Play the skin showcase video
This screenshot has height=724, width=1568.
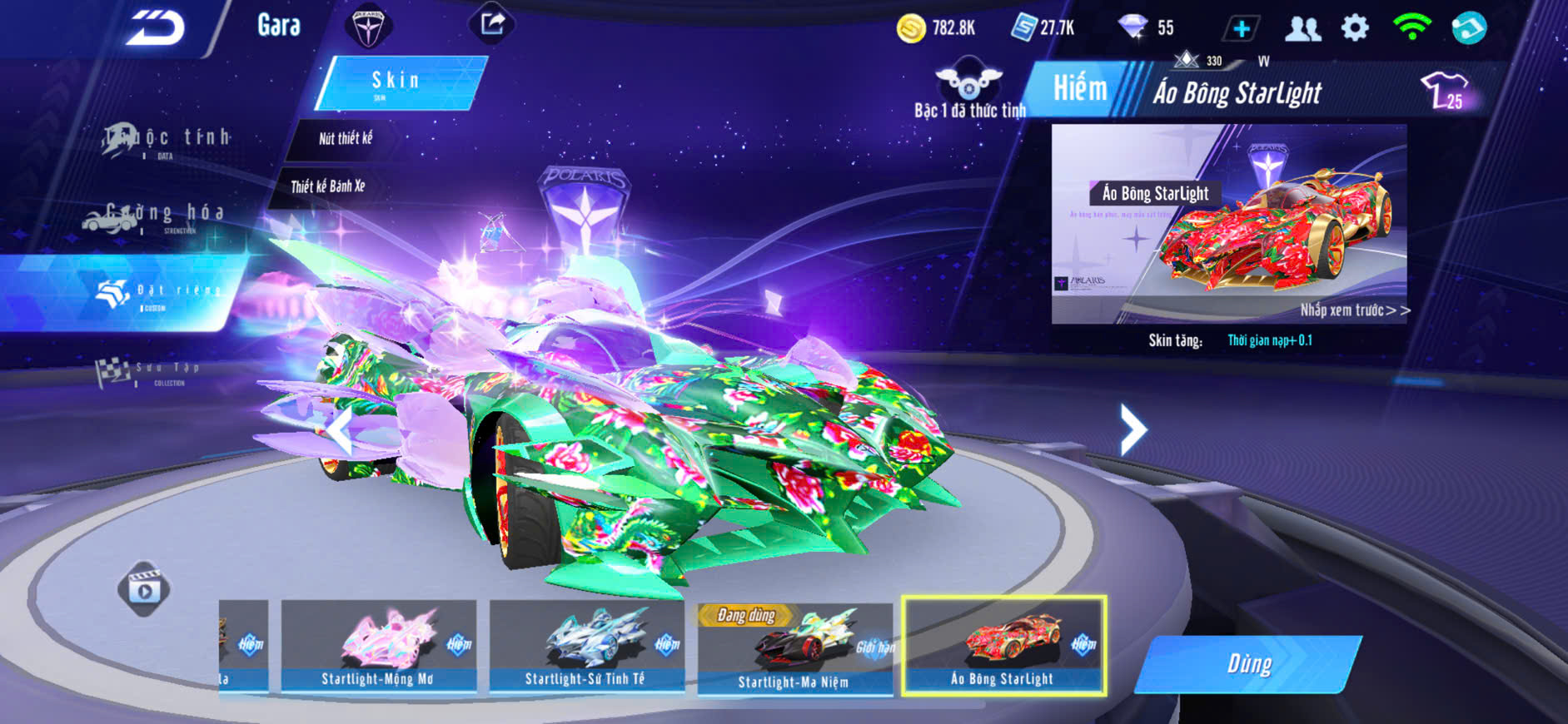pyautogui.click(x=144, y=589)
